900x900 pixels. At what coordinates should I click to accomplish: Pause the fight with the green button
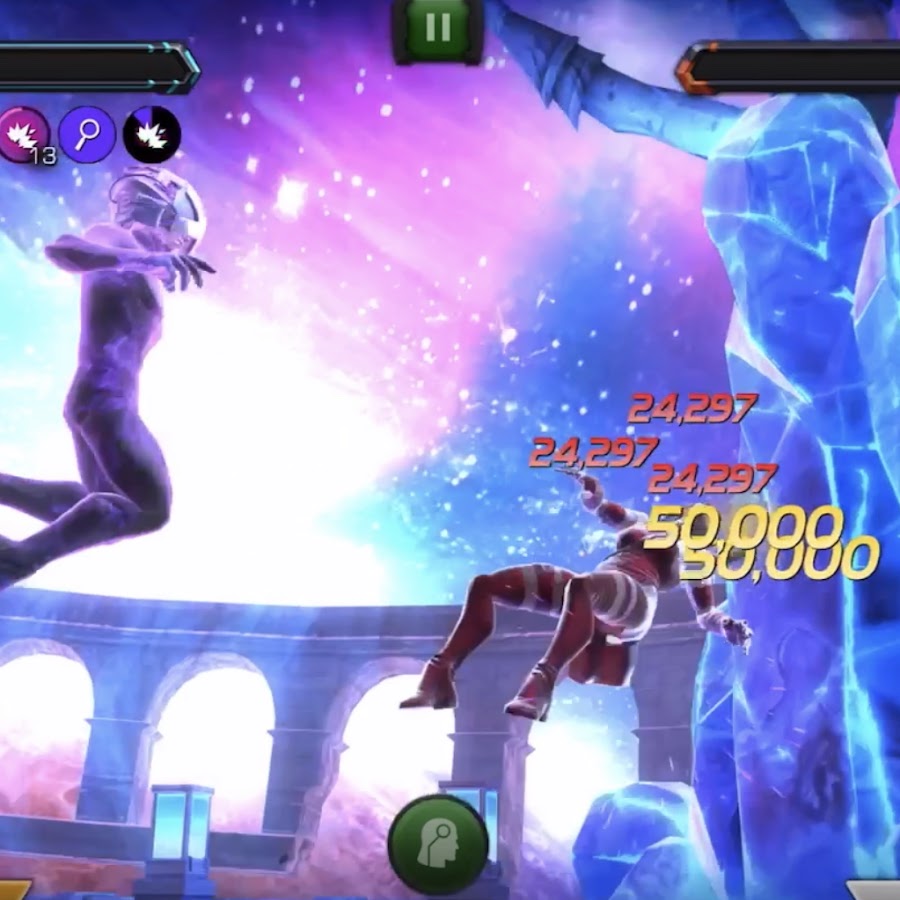(x=438, y=28)
